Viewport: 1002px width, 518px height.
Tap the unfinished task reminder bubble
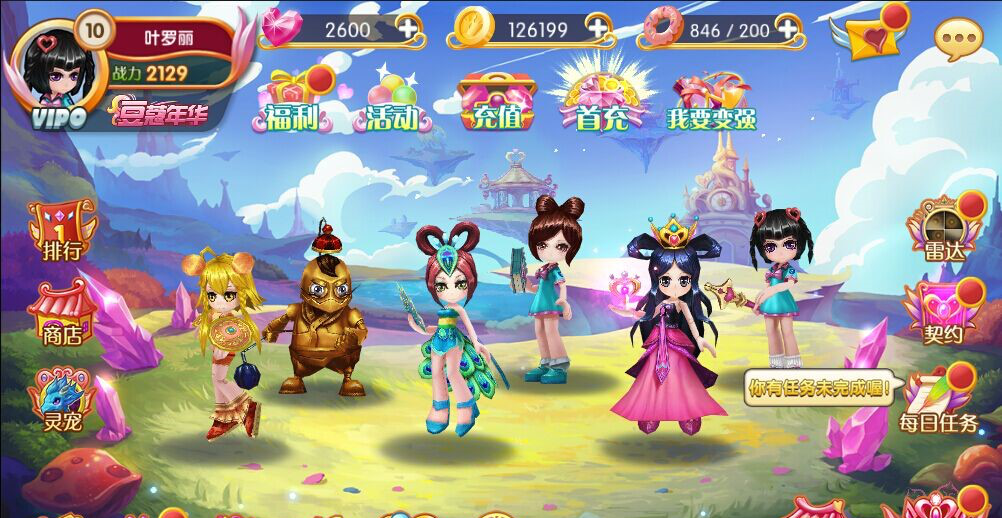point(818,388)
